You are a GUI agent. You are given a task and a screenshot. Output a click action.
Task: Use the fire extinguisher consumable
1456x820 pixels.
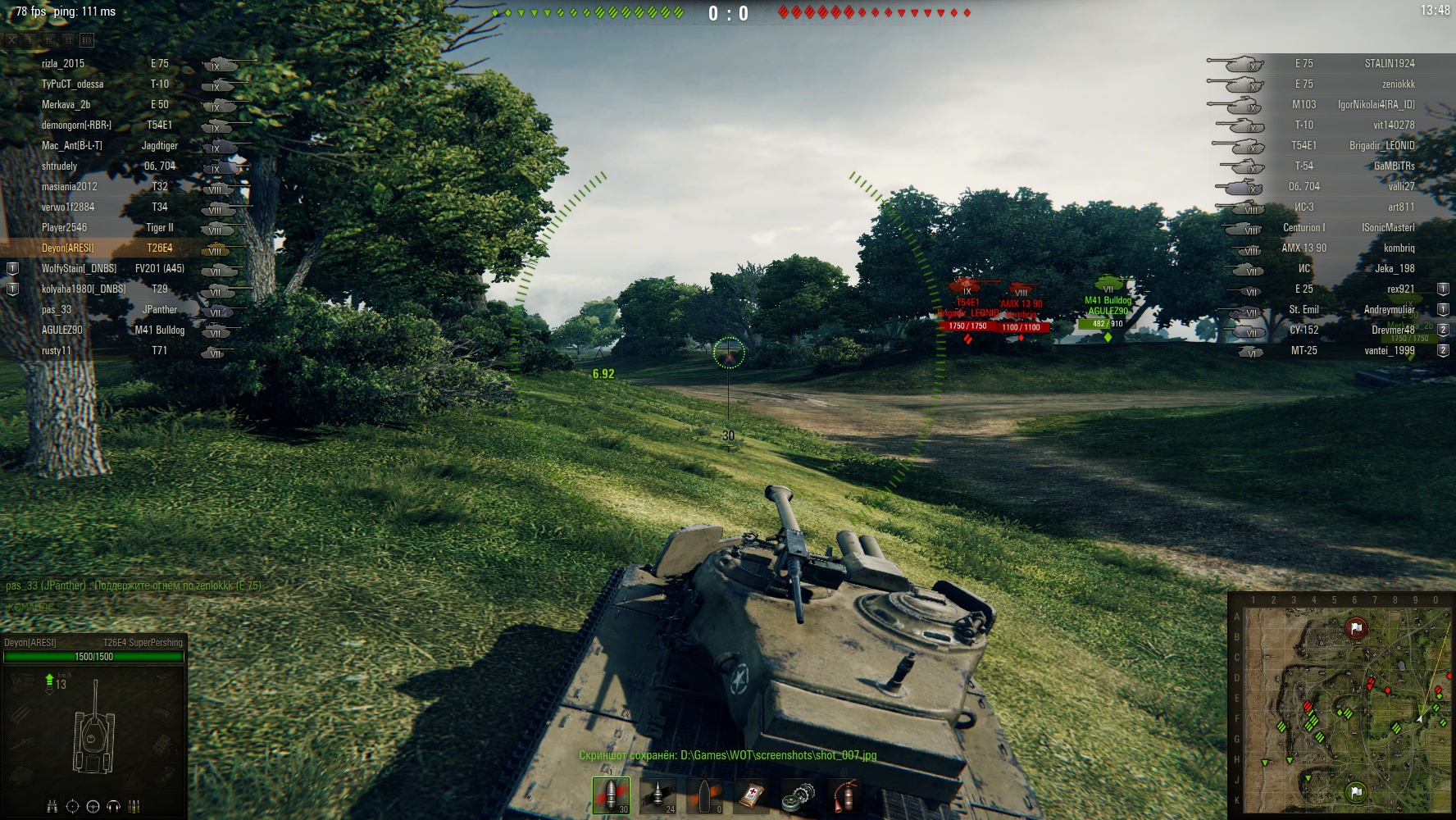click(x=844, y=795)
